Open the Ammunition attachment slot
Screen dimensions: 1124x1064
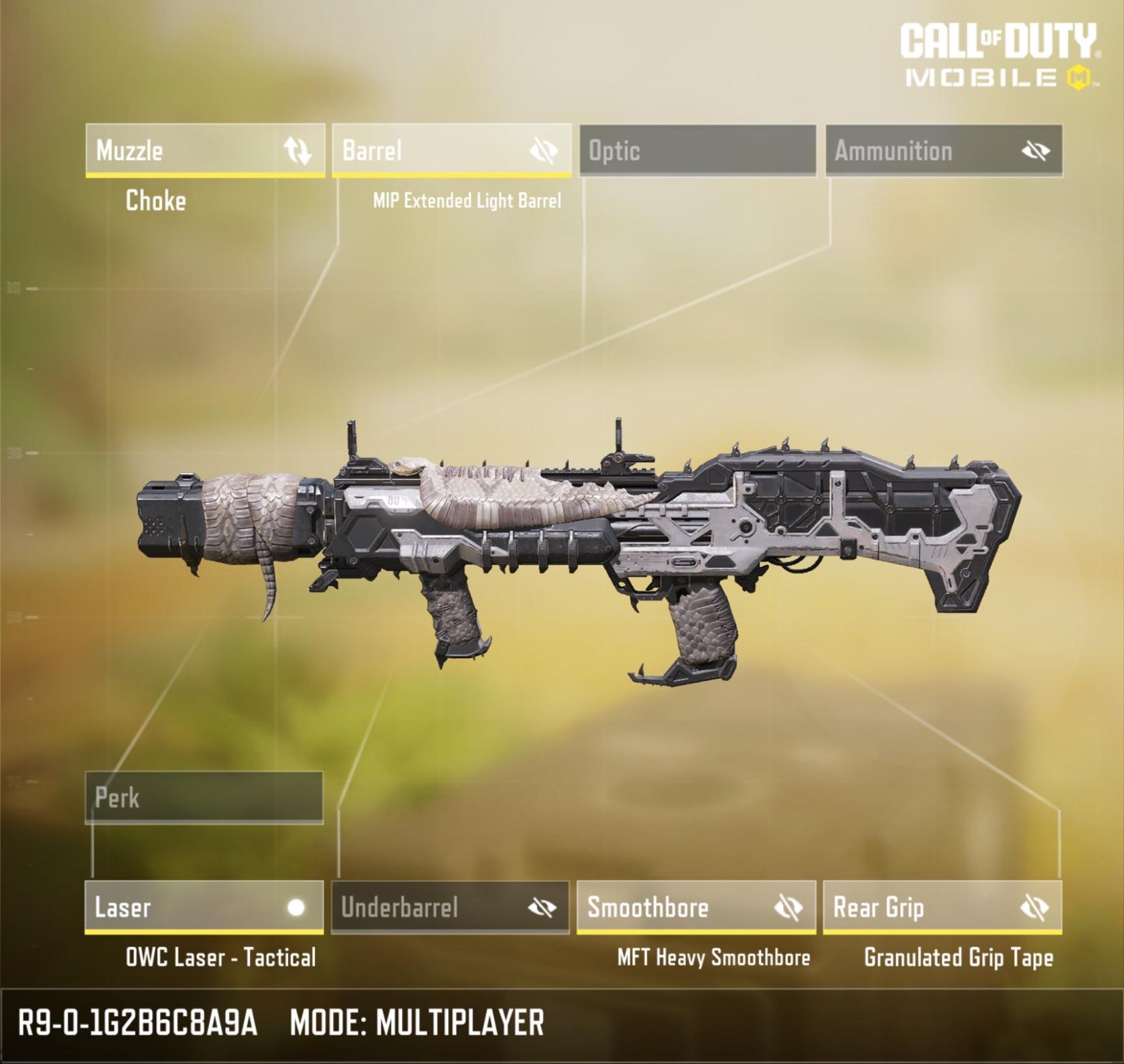[918, 150]
